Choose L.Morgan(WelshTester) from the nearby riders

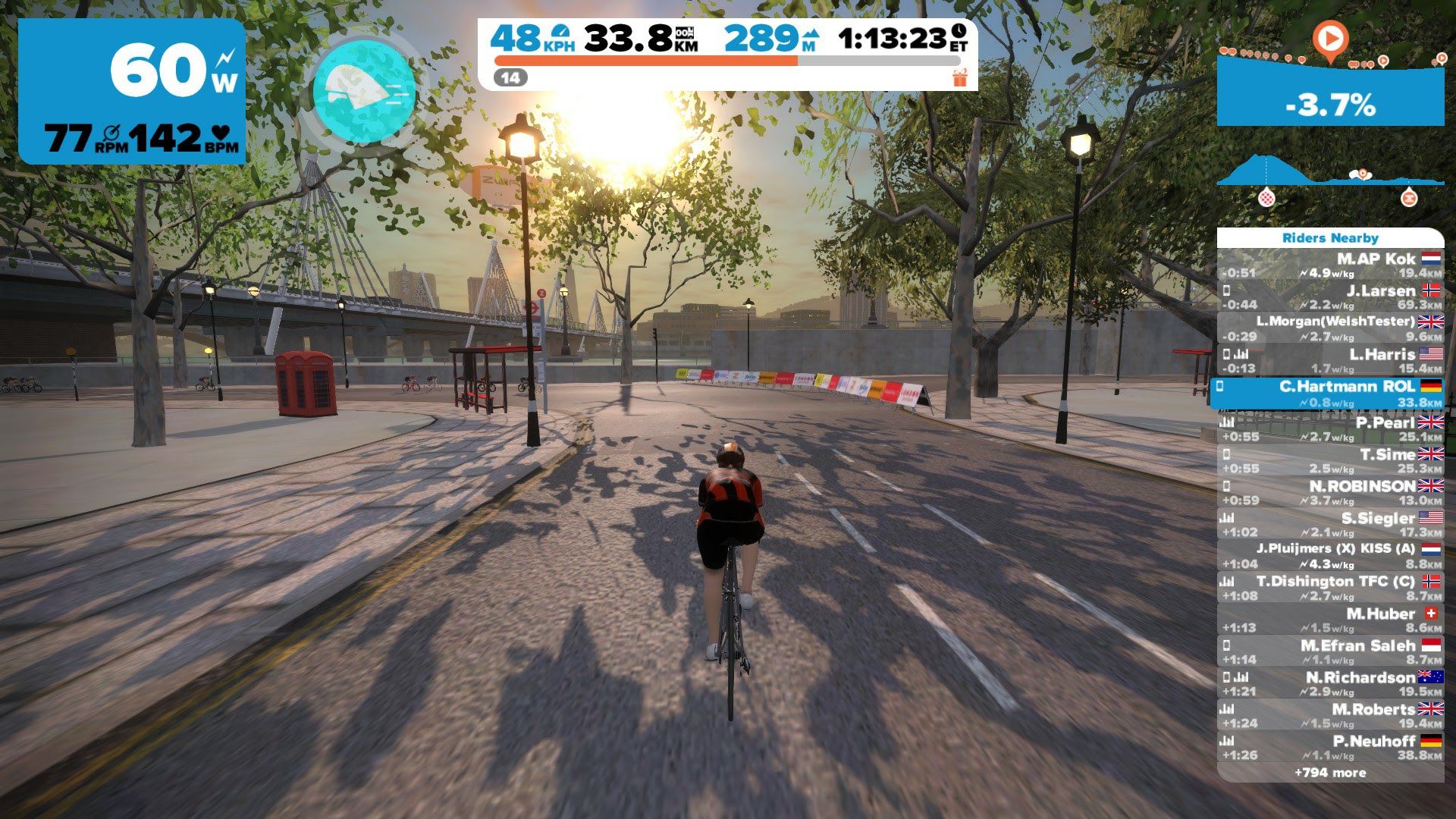(1330, 329)
